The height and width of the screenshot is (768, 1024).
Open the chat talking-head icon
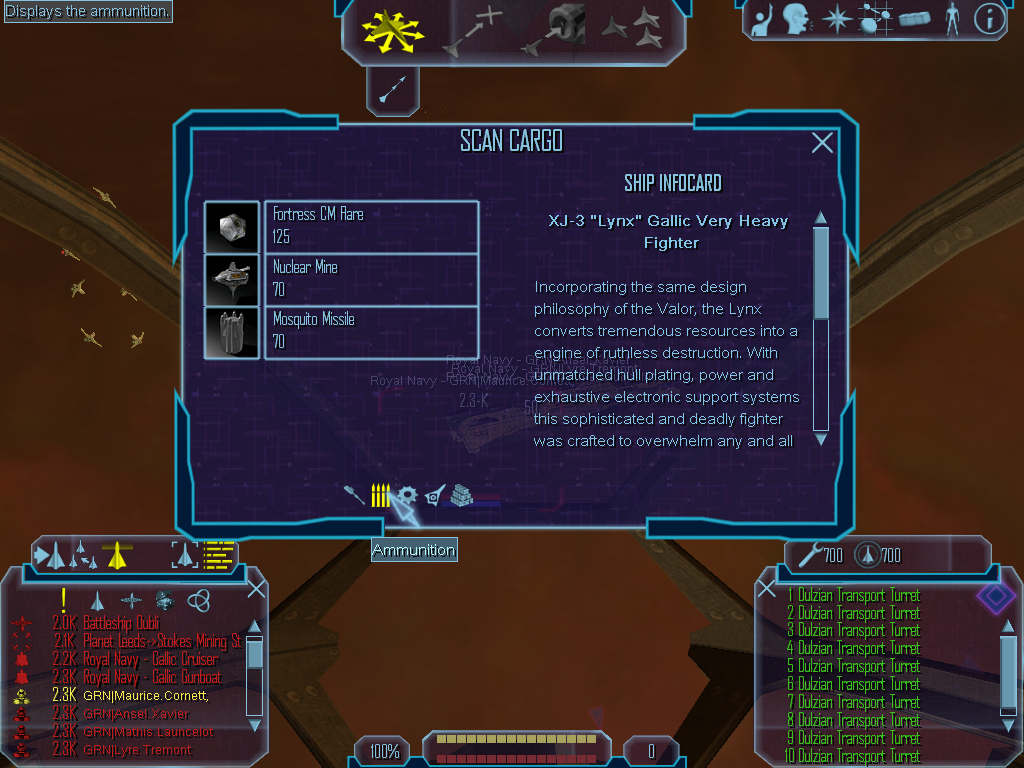click(796, 19)
